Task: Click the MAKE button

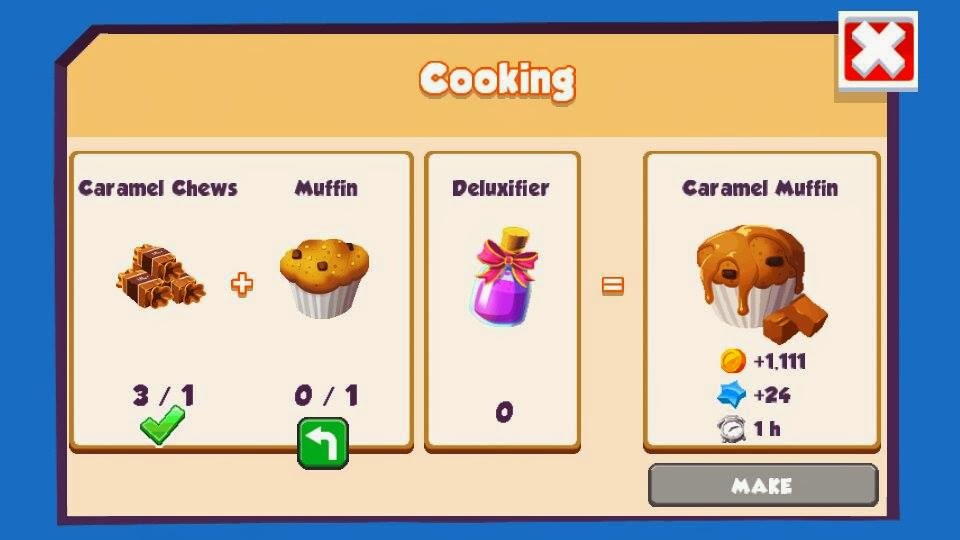Action: click(x=762, y=486)
